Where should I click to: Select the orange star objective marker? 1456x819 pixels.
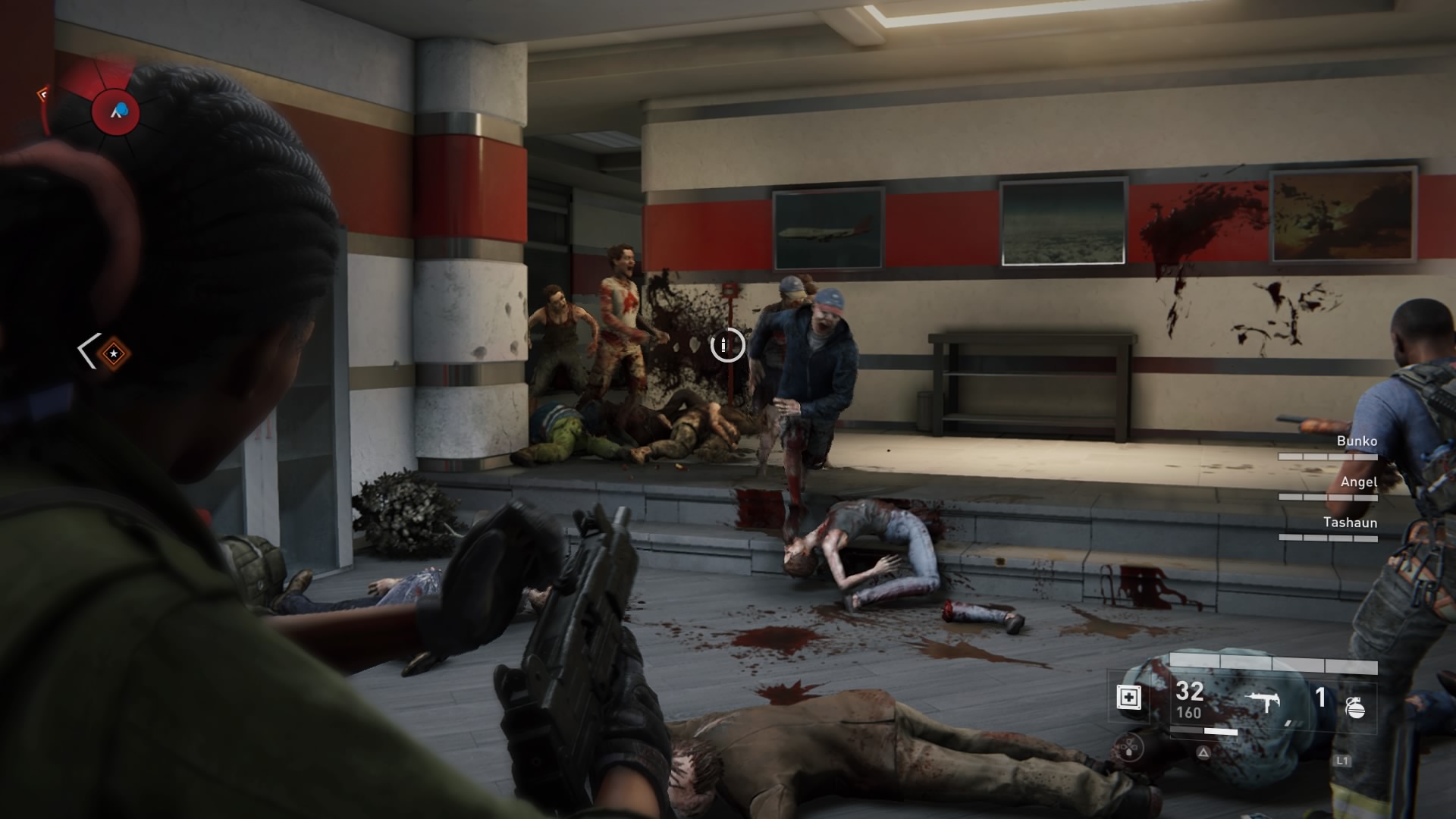(114, 353)
